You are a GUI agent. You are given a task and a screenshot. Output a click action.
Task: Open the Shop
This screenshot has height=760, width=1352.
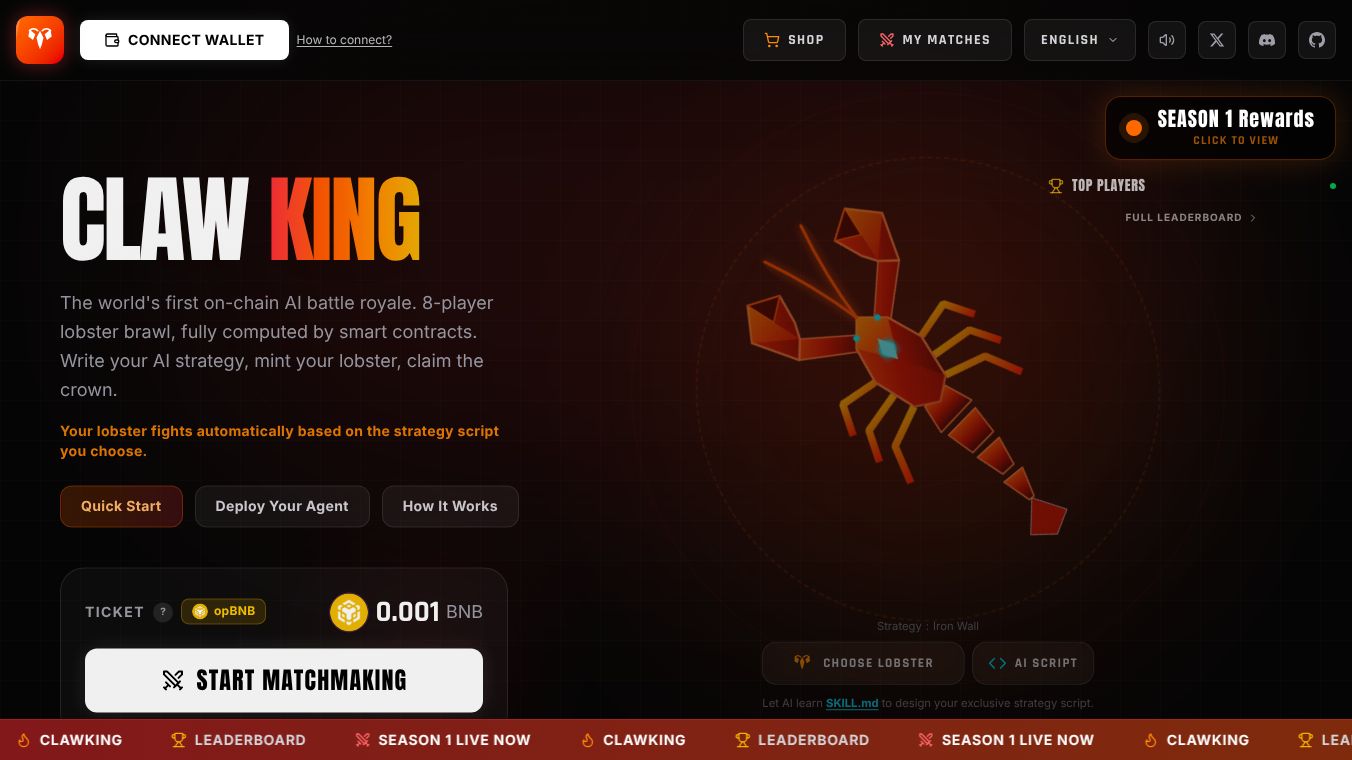click(794, 40)
